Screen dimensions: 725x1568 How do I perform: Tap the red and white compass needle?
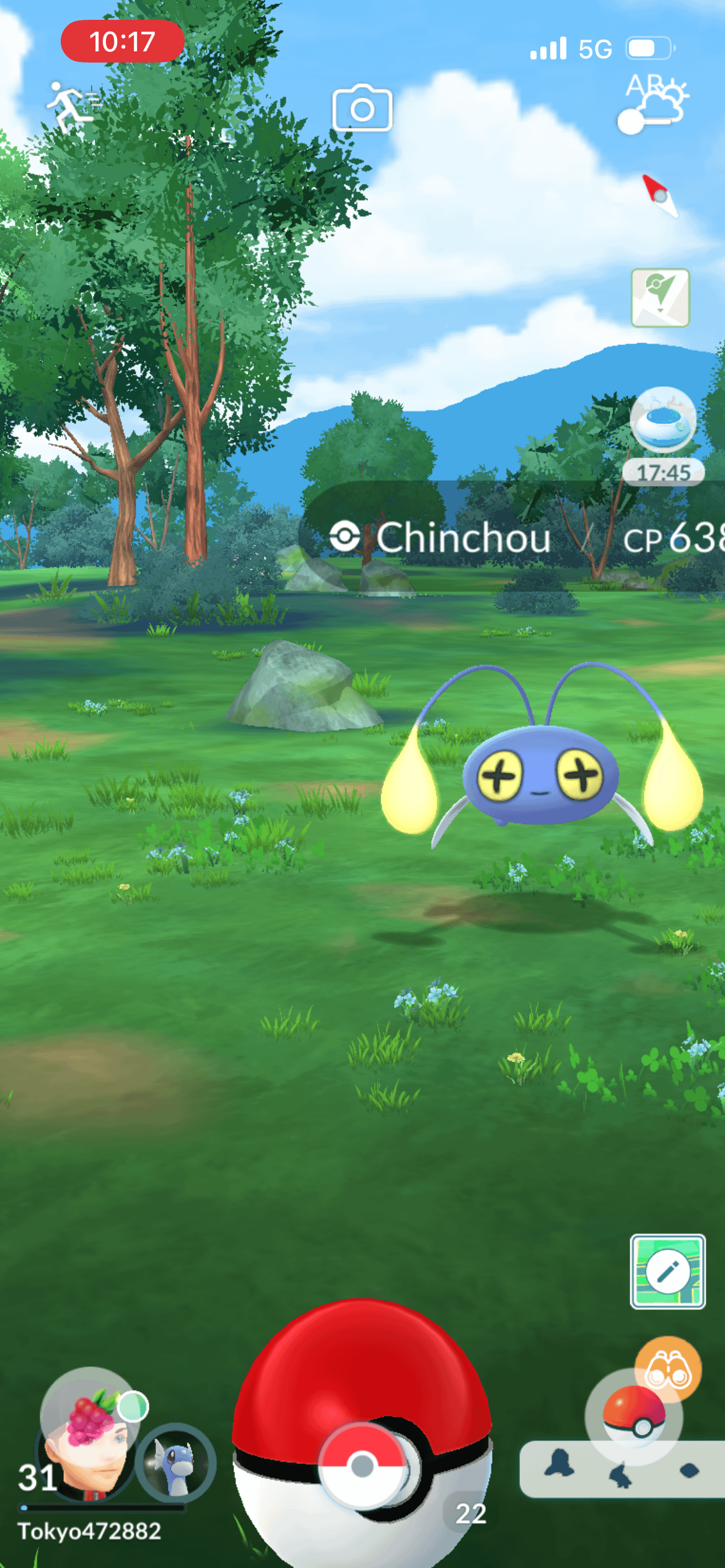[x=659, y=194]
